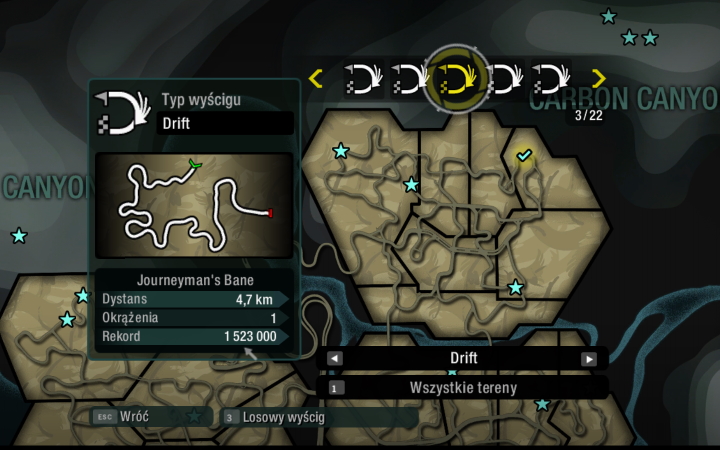The height and width of the screenshot is (450, 720).
Task: Select the yellow checkmark map marker
Action: point(524,155)
